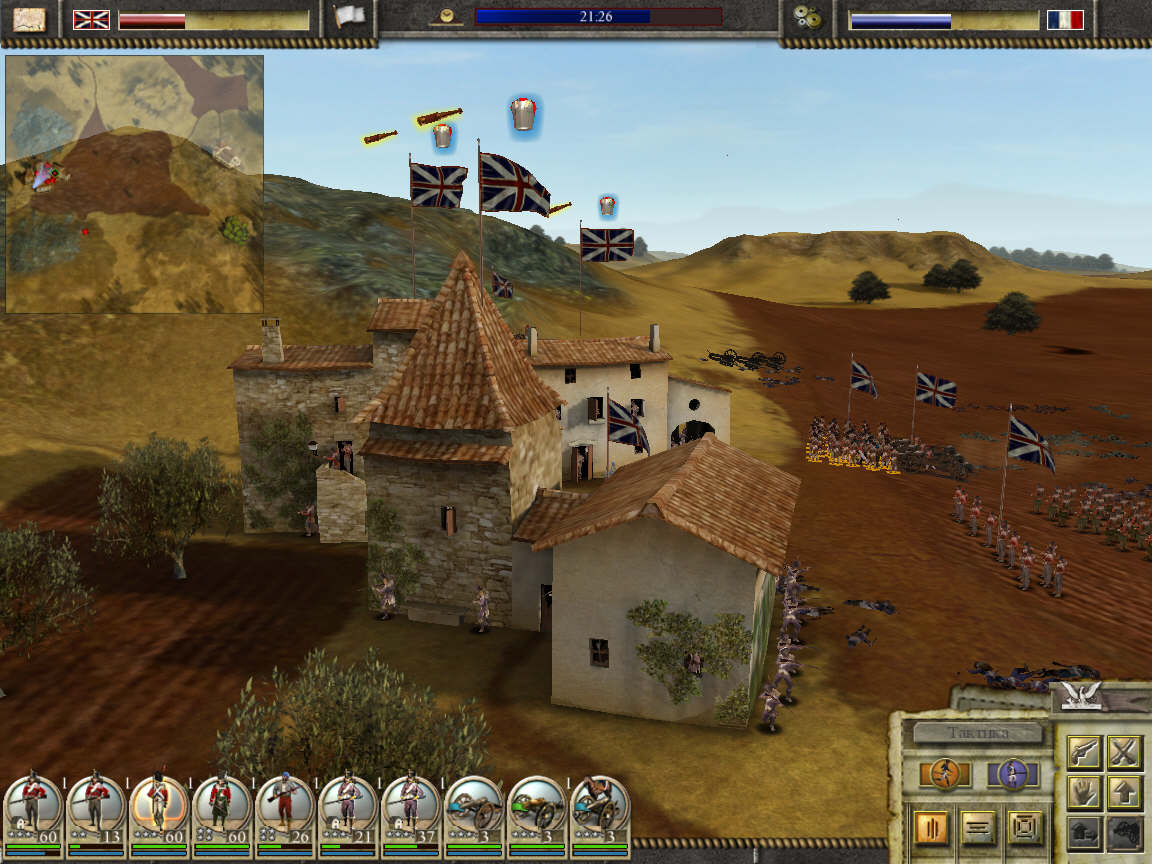The height and width of the screenshot is (864, 1152).
Task: Choose the unit card with 26 men
Action: point(285,808)
